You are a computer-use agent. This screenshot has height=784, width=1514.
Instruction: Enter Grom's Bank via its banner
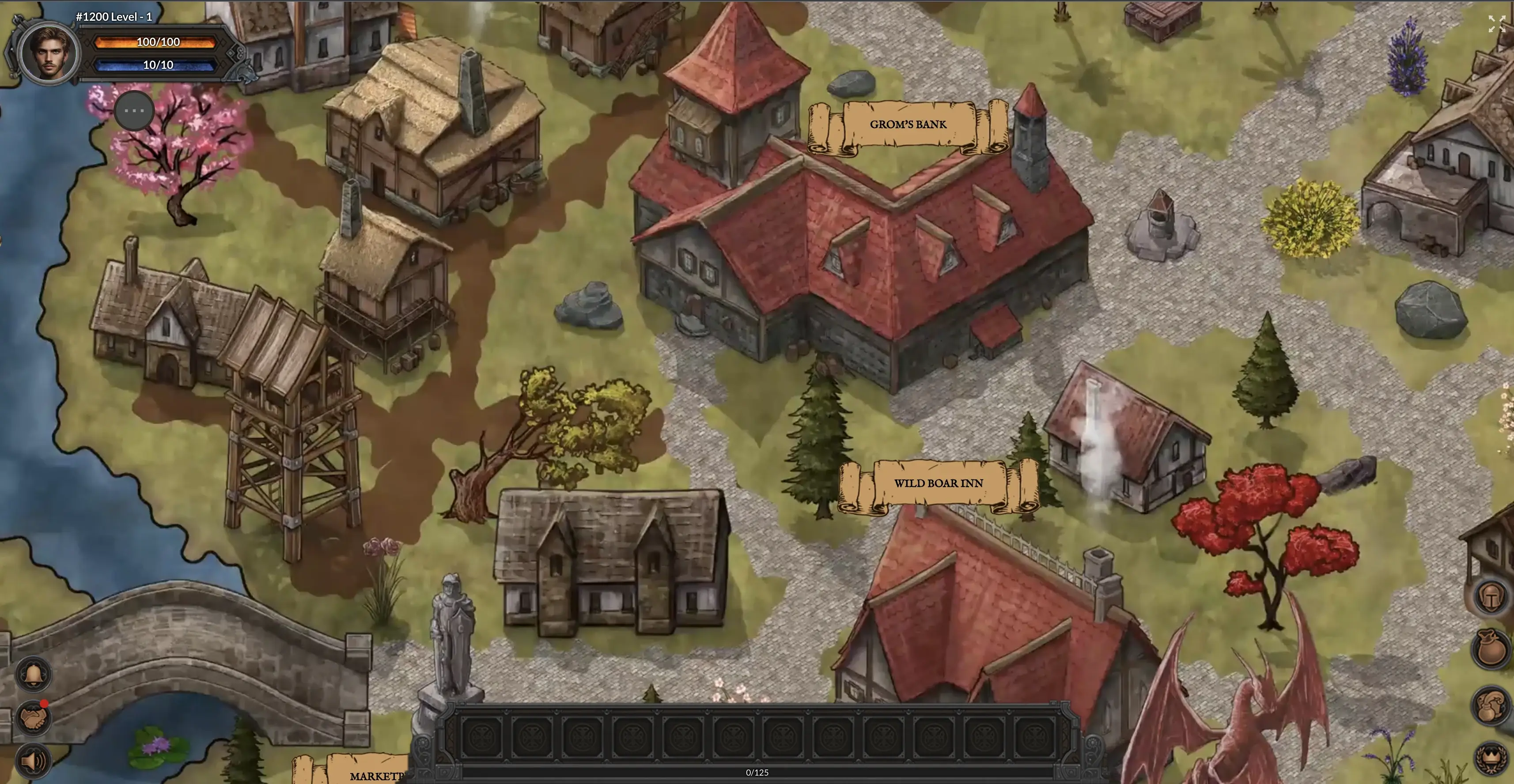pos(908,124)
